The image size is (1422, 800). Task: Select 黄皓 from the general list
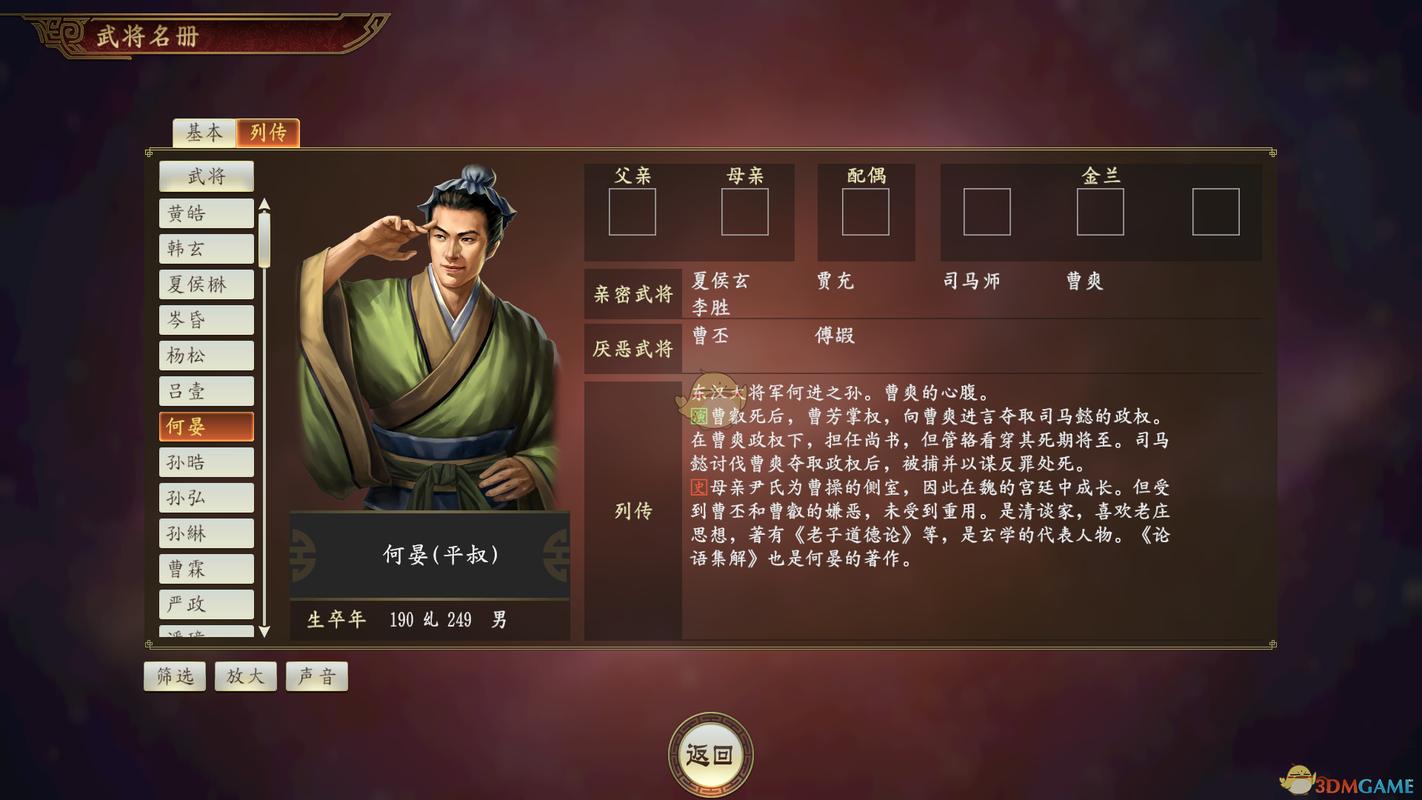coord(207,212)
